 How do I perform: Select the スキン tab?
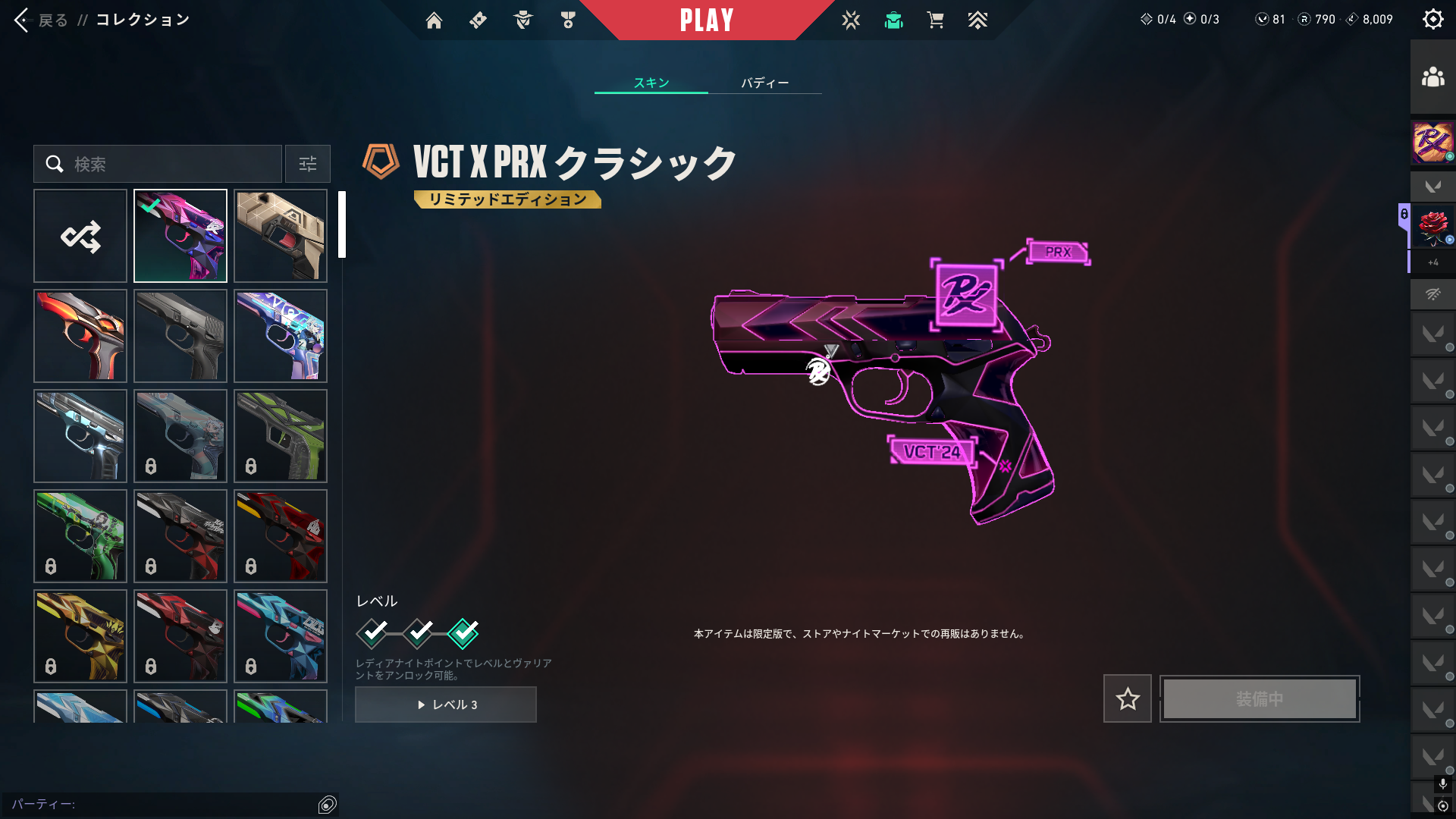coord(651,83)
